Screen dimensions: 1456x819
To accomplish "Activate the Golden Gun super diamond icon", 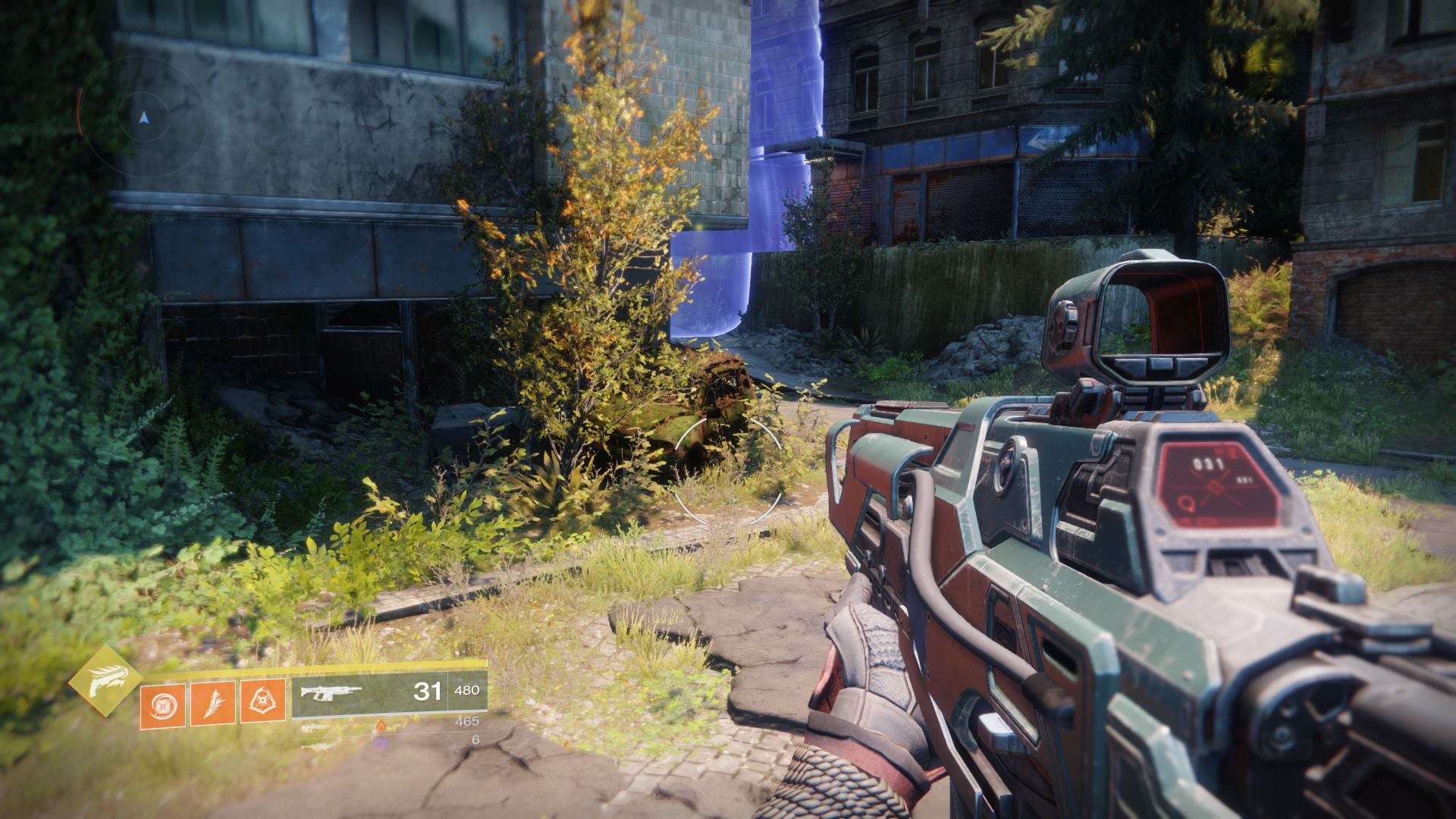I will click(x=105, y=680).
